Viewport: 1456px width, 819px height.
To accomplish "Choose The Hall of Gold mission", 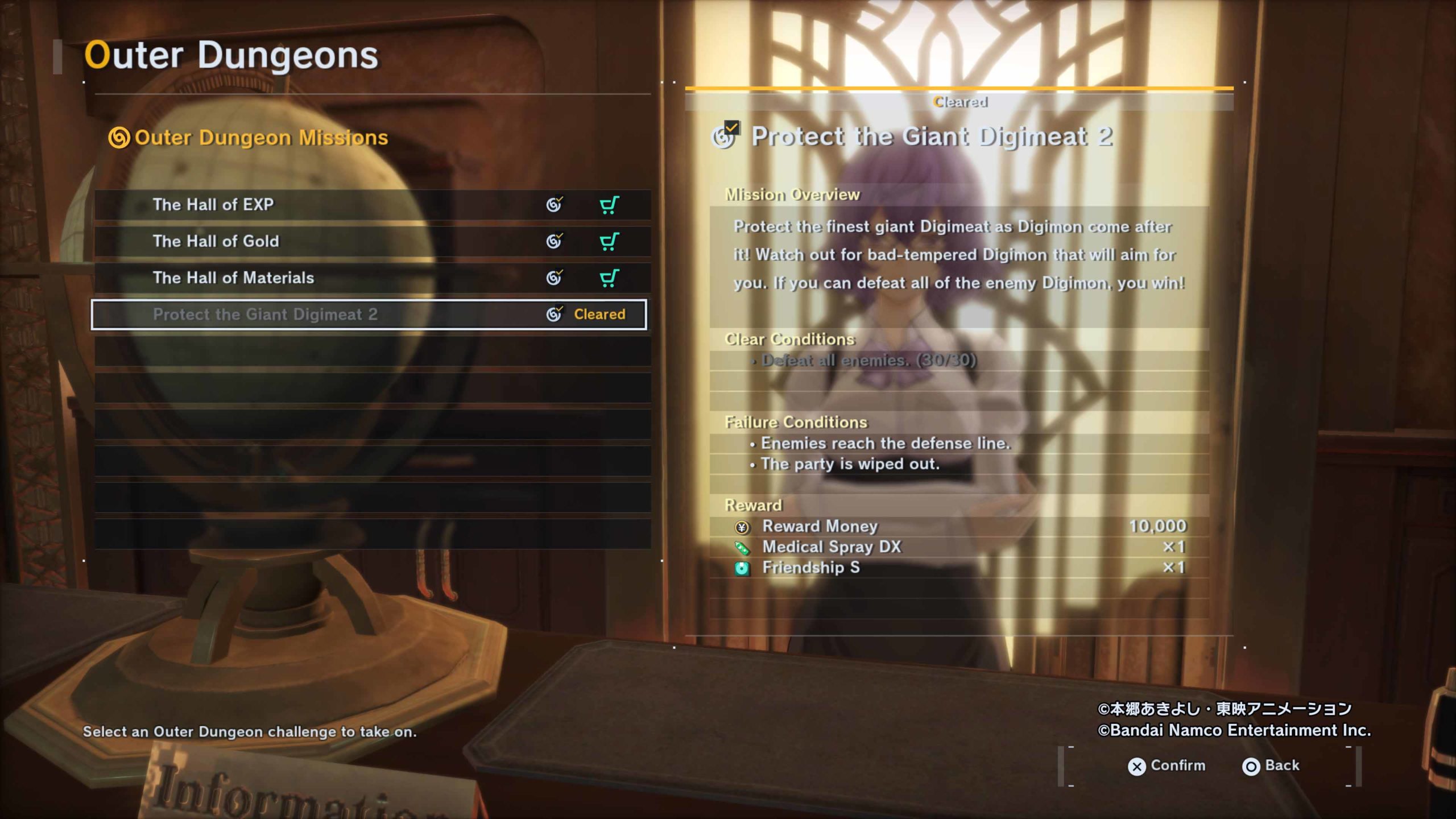I will (x=216, y=241).
